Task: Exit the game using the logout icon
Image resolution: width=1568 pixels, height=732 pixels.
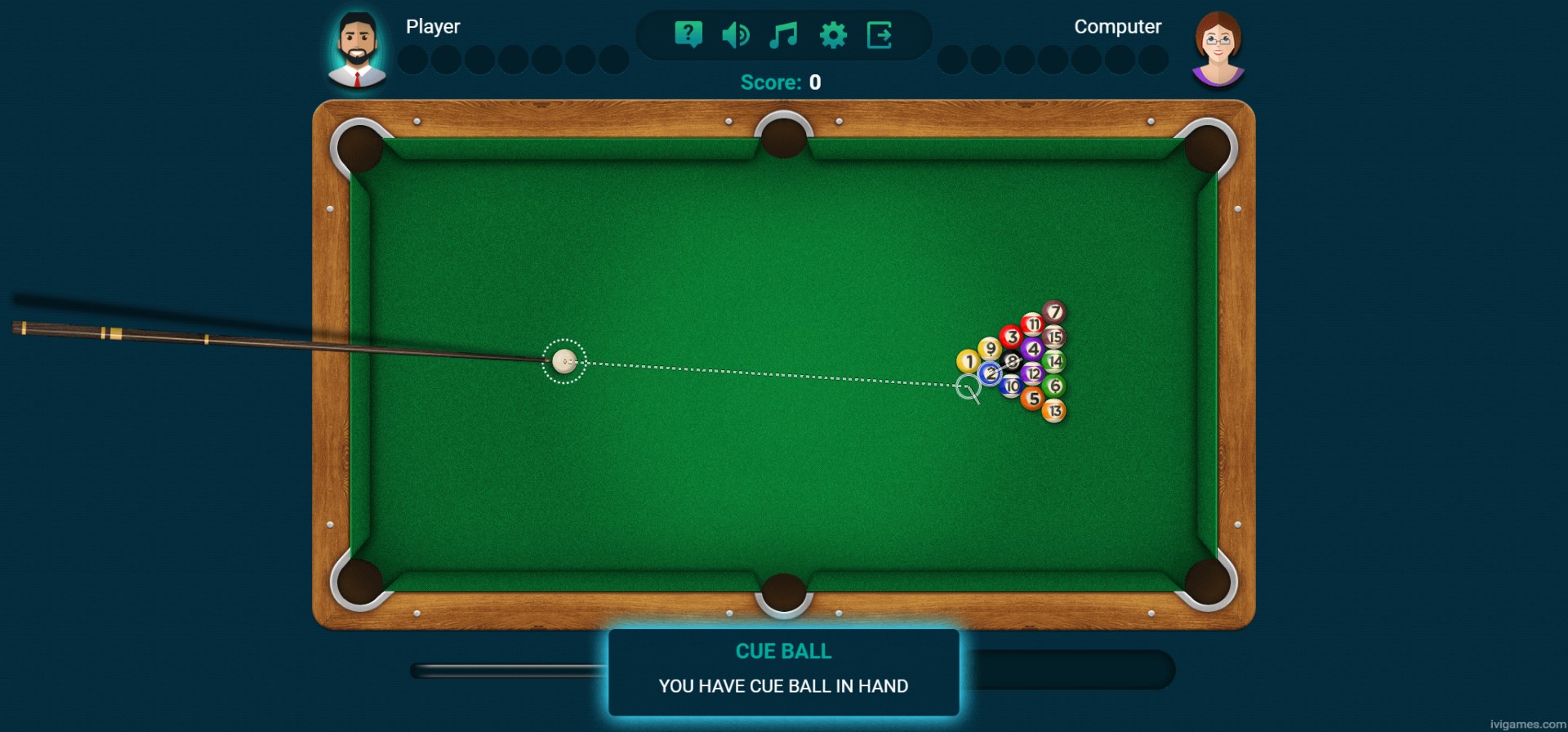Action: point(879,33)
